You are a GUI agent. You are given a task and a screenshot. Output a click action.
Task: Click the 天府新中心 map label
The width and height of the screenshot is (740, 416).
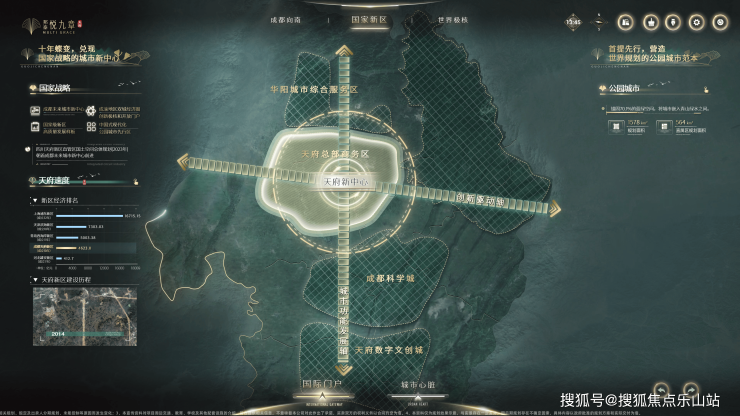(348, 182)
